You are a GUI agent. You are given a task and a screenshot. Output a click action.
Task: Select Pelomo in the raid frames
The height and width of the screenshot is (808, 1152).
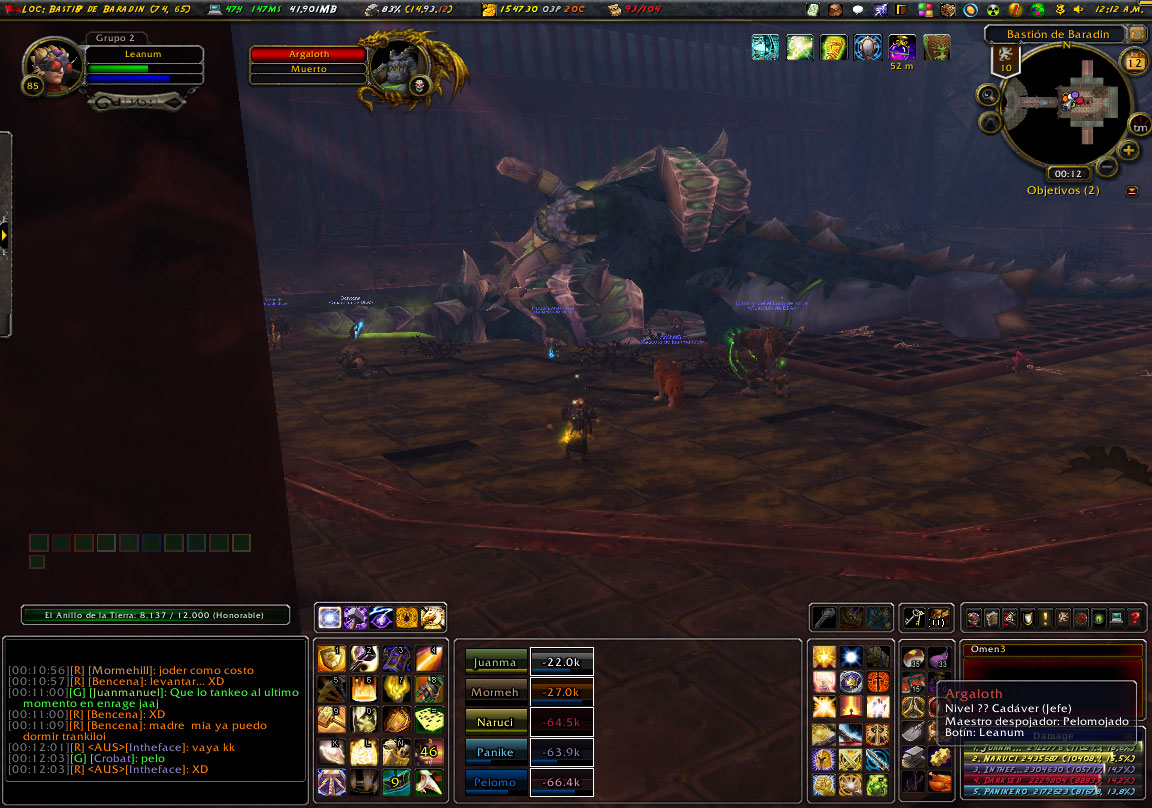coord(496,781)
